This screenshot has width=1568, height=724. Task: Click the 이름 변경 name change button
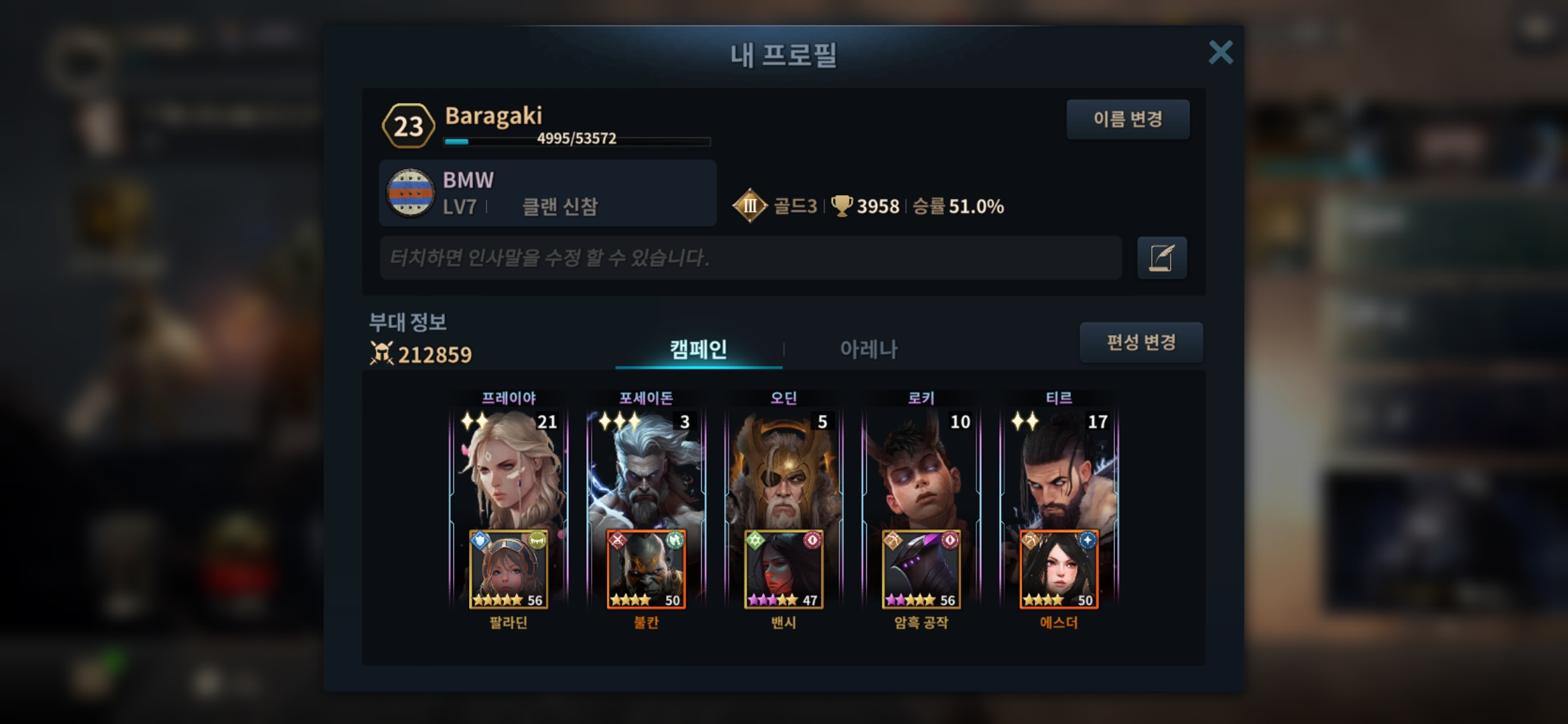(1128, 119)
